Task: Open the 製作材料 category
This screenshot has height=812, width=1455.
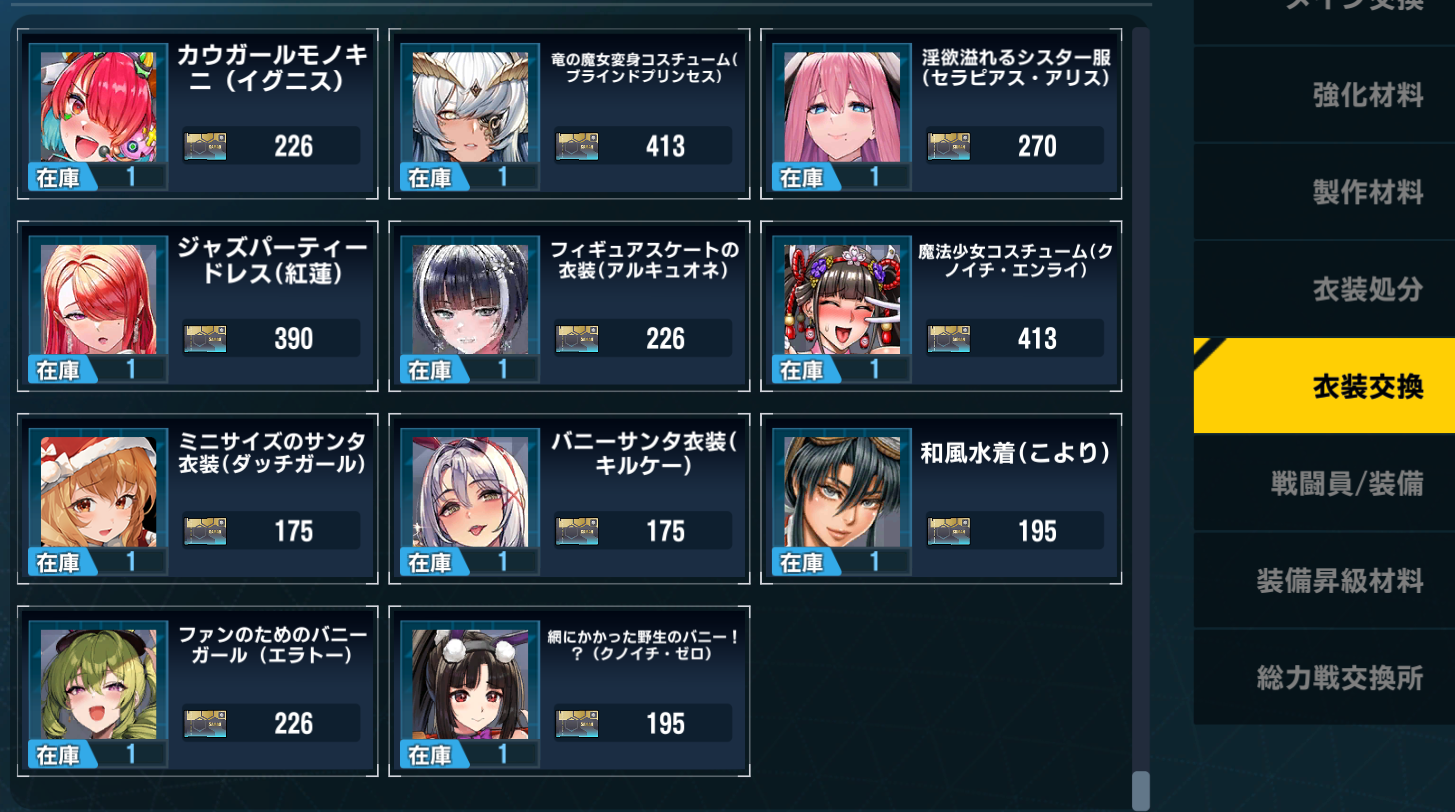Action: tap(1323, 192)
